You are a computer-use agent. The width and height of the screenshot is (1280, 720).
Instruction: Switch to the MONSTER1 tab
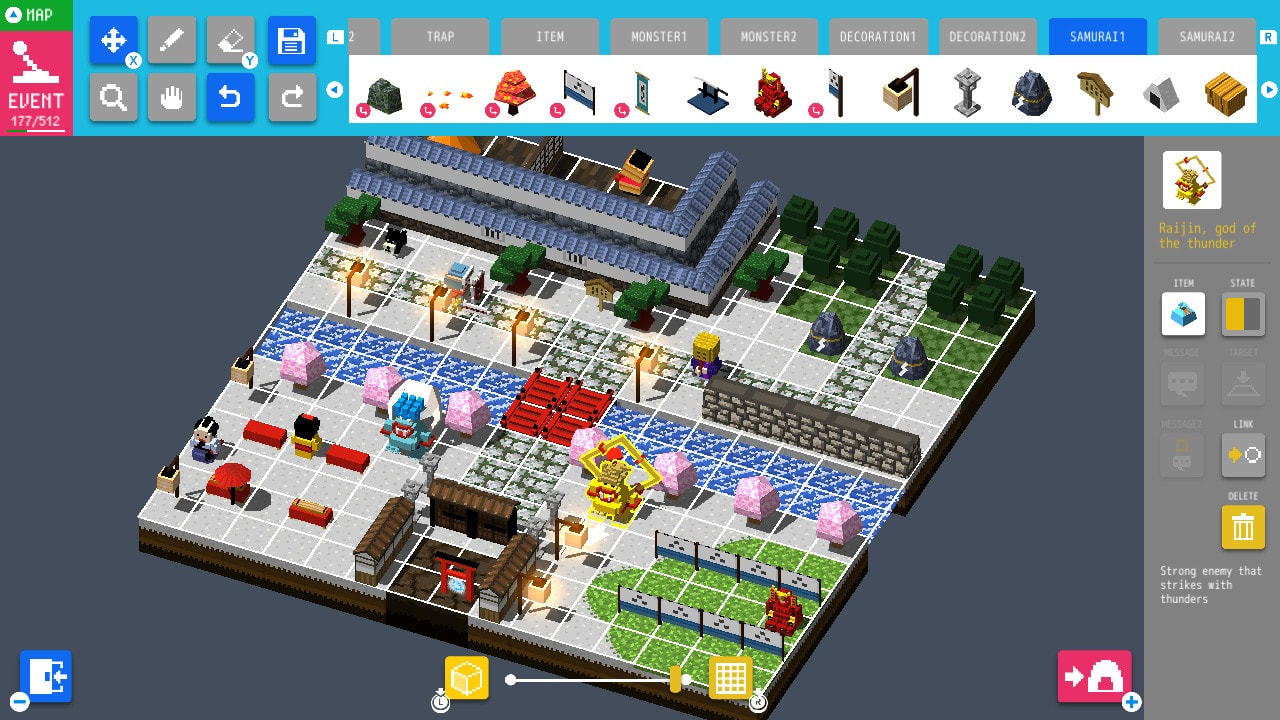point(659,36)
